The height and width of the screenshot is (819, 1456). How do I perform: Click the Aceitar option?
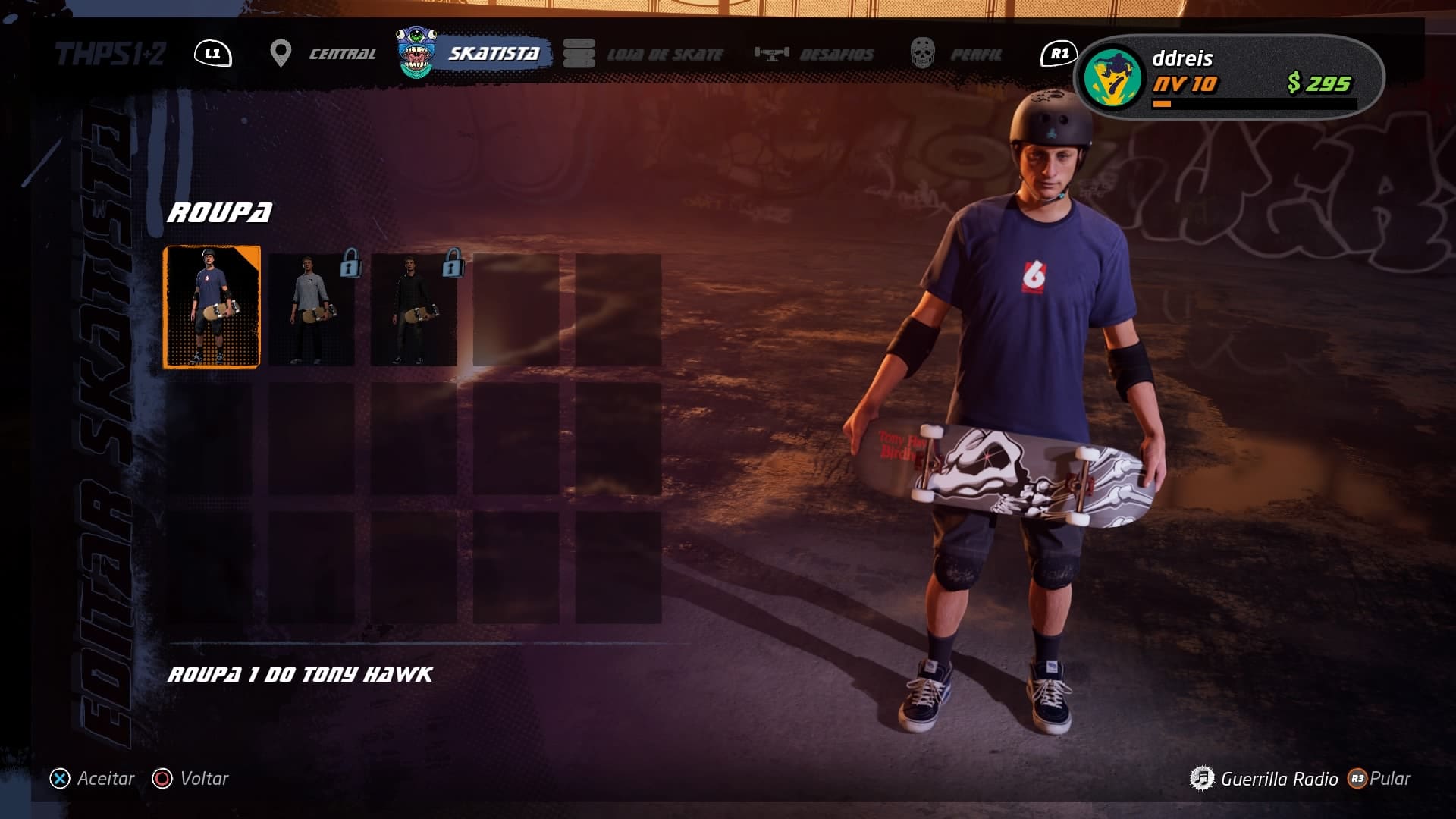point(93,779)
